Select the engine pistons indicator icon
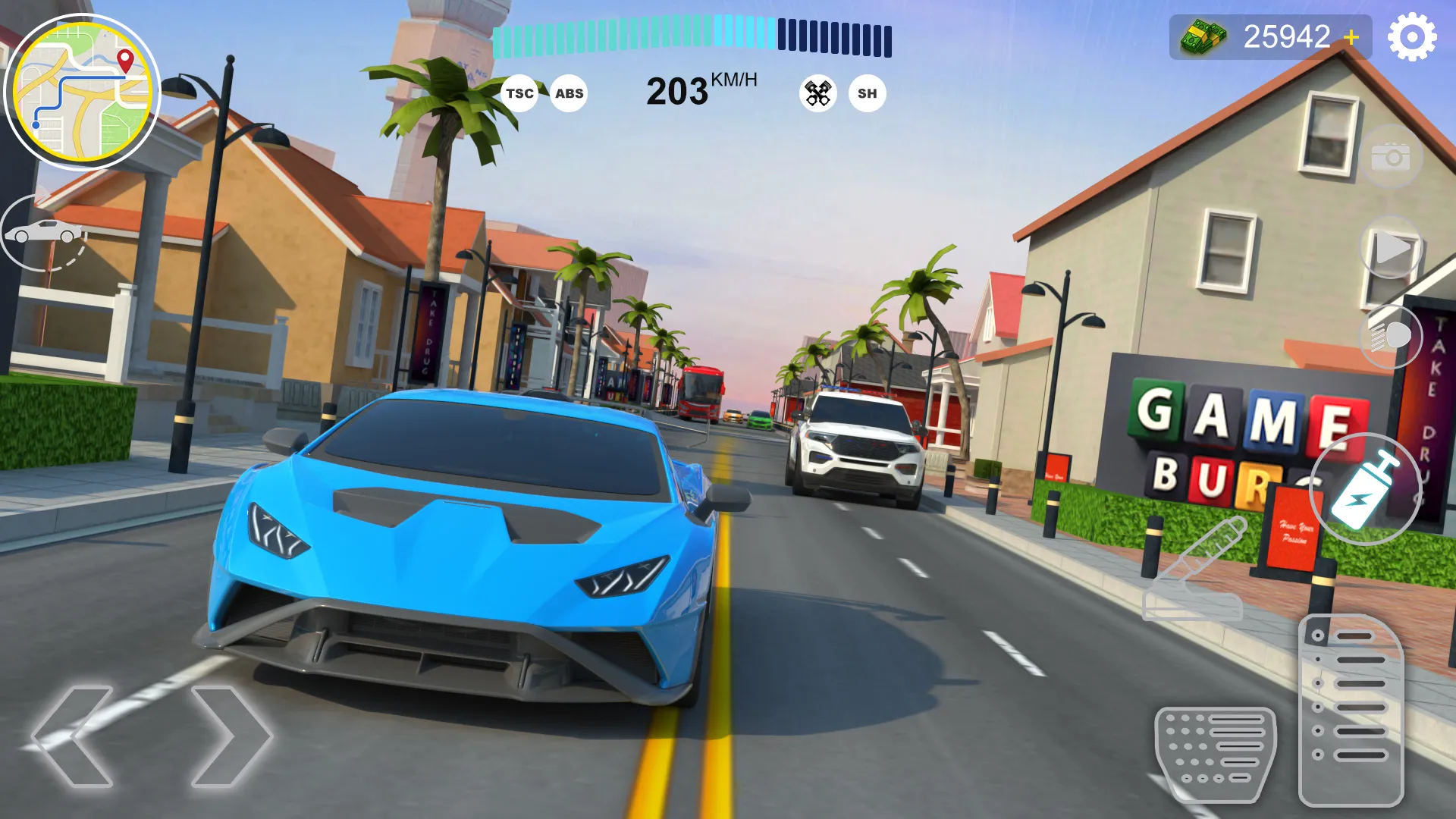Screen dimensions: 1456x819 tap(817, 93)
